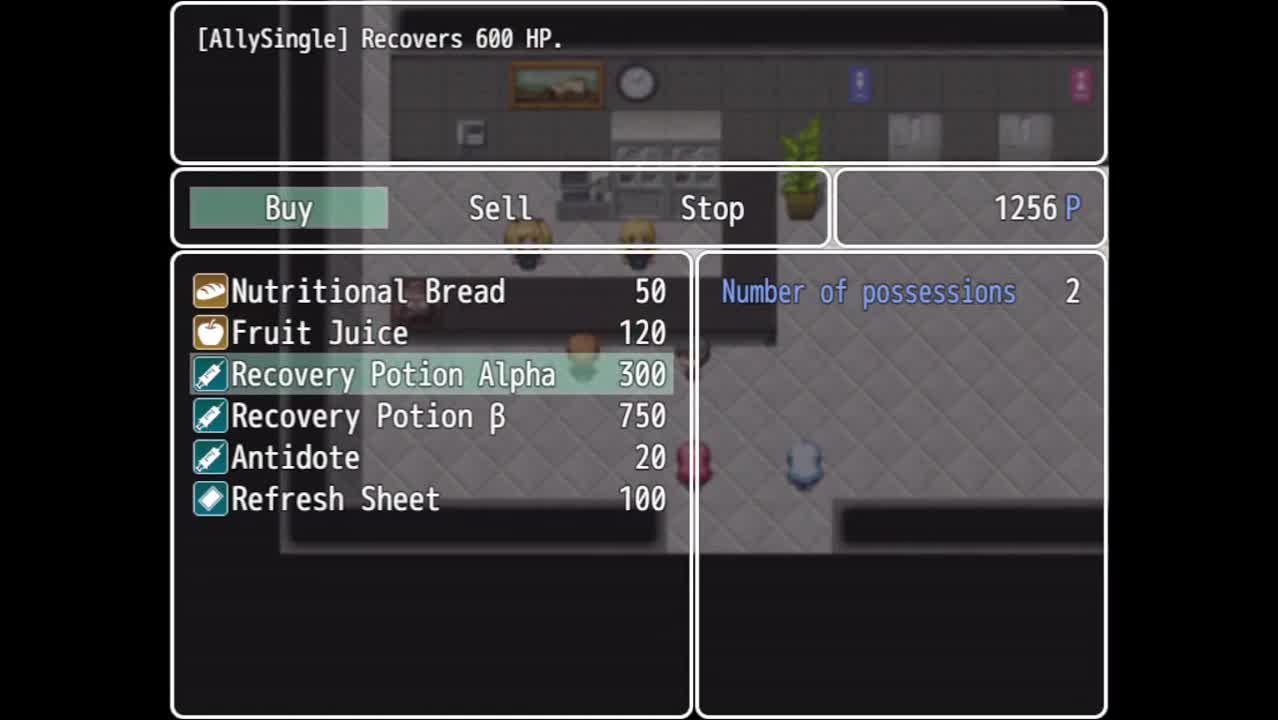
Task: Select Recovery Potion β for 750
Action: coord(430,416)
